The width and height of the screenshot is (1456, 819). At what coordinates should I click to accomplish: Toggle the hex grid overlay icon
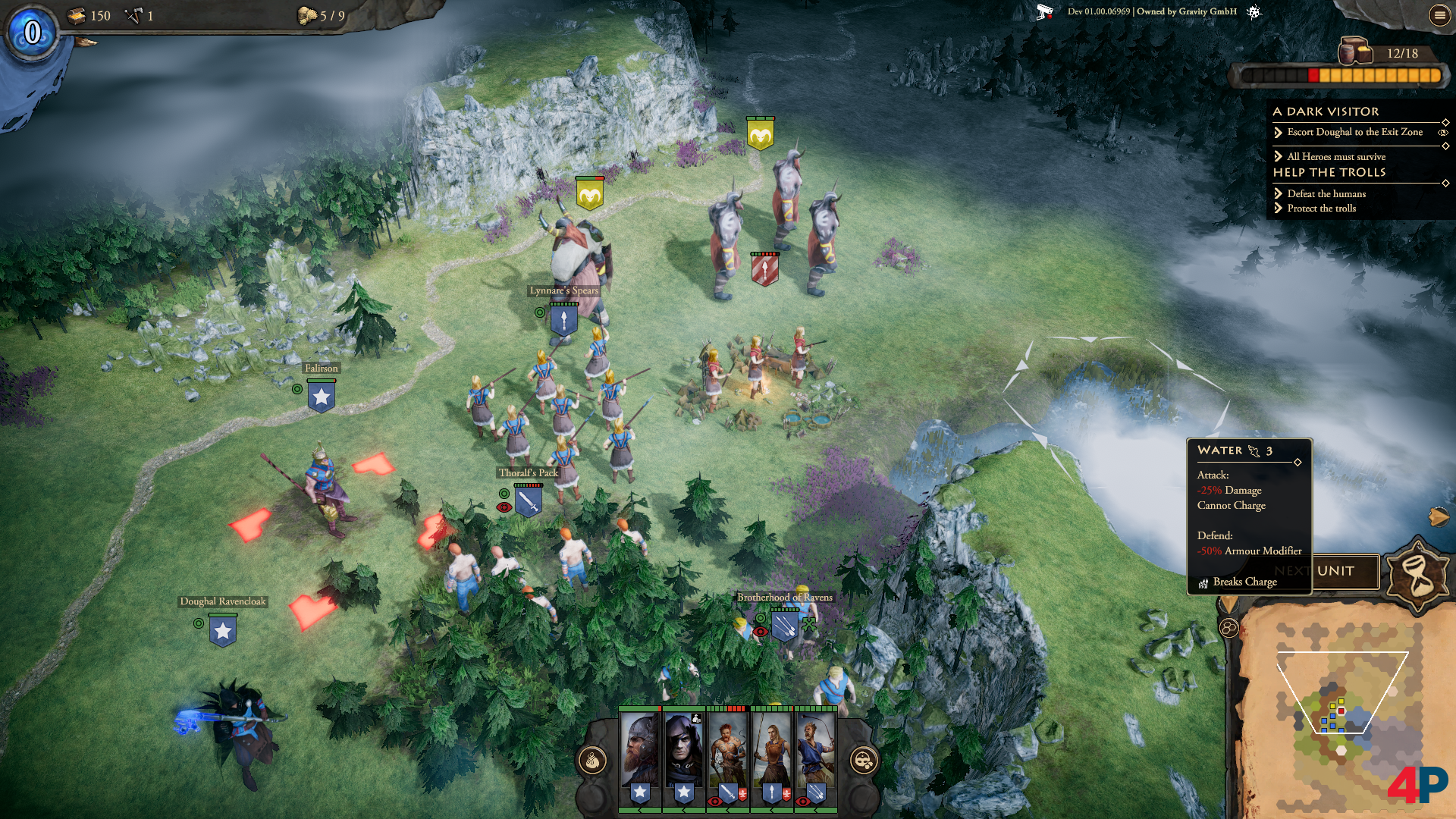1228,628
